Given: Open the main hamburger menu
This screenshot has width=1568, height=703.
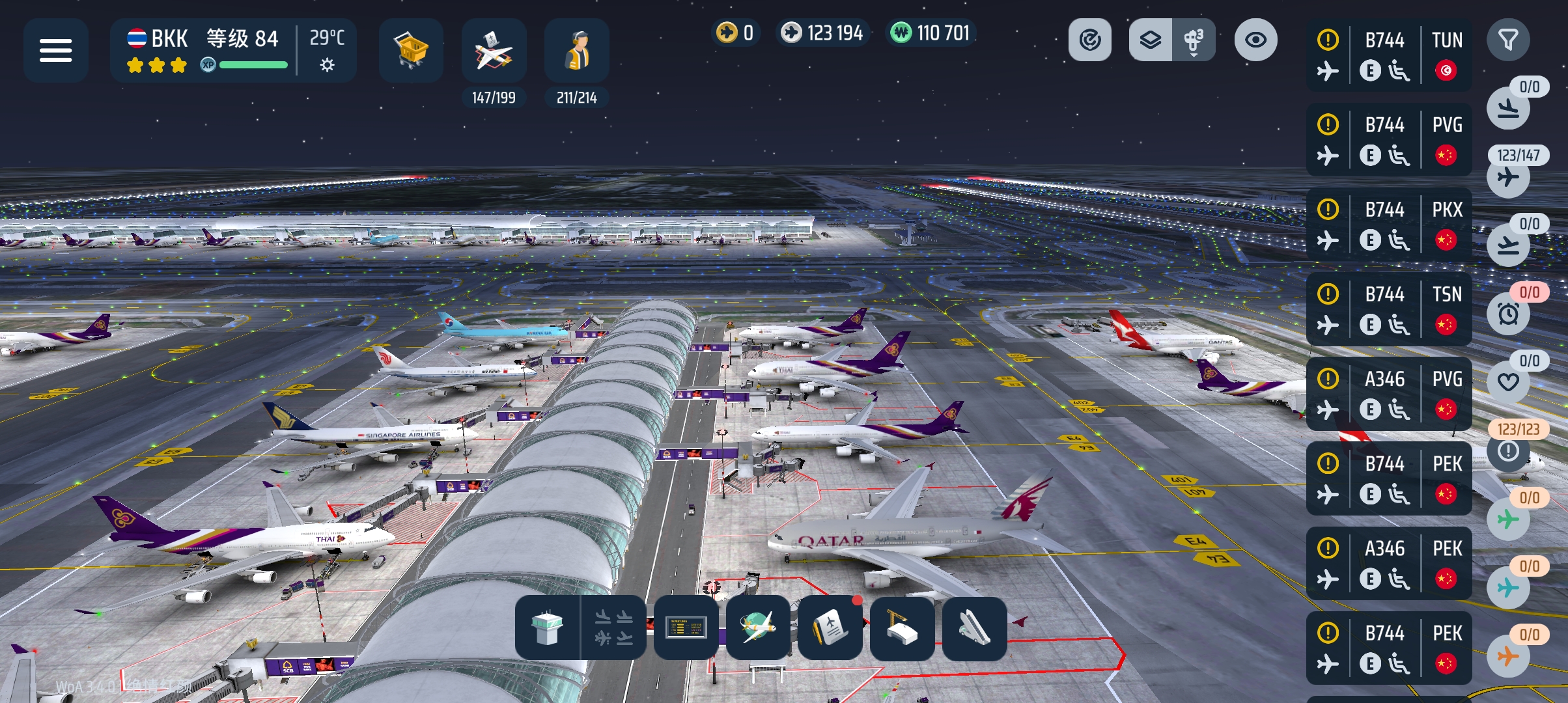Looking at the screenshot, I should tap(57, 50).
